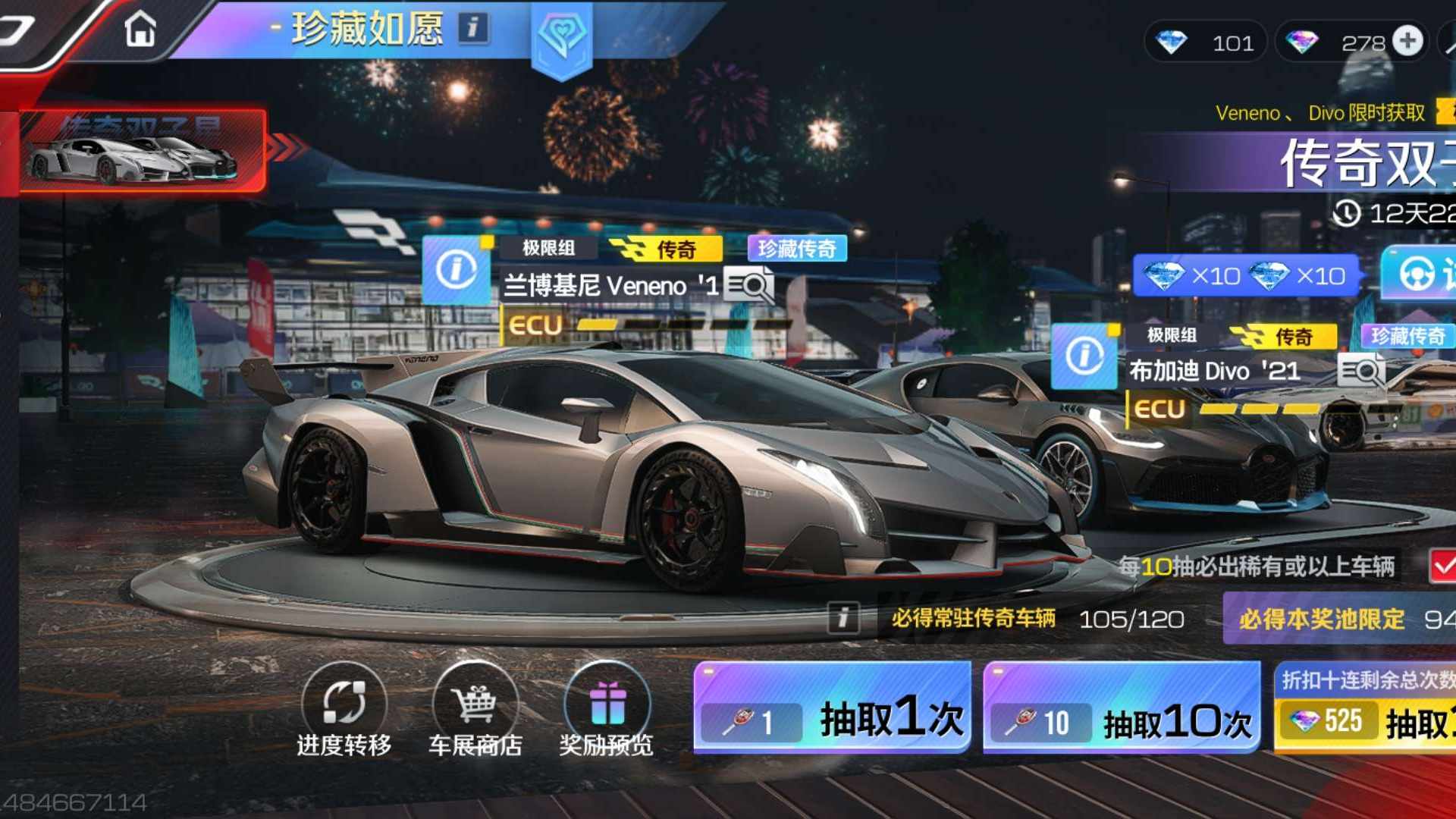Open 进度转移 progress transfer

pos(344,710)
